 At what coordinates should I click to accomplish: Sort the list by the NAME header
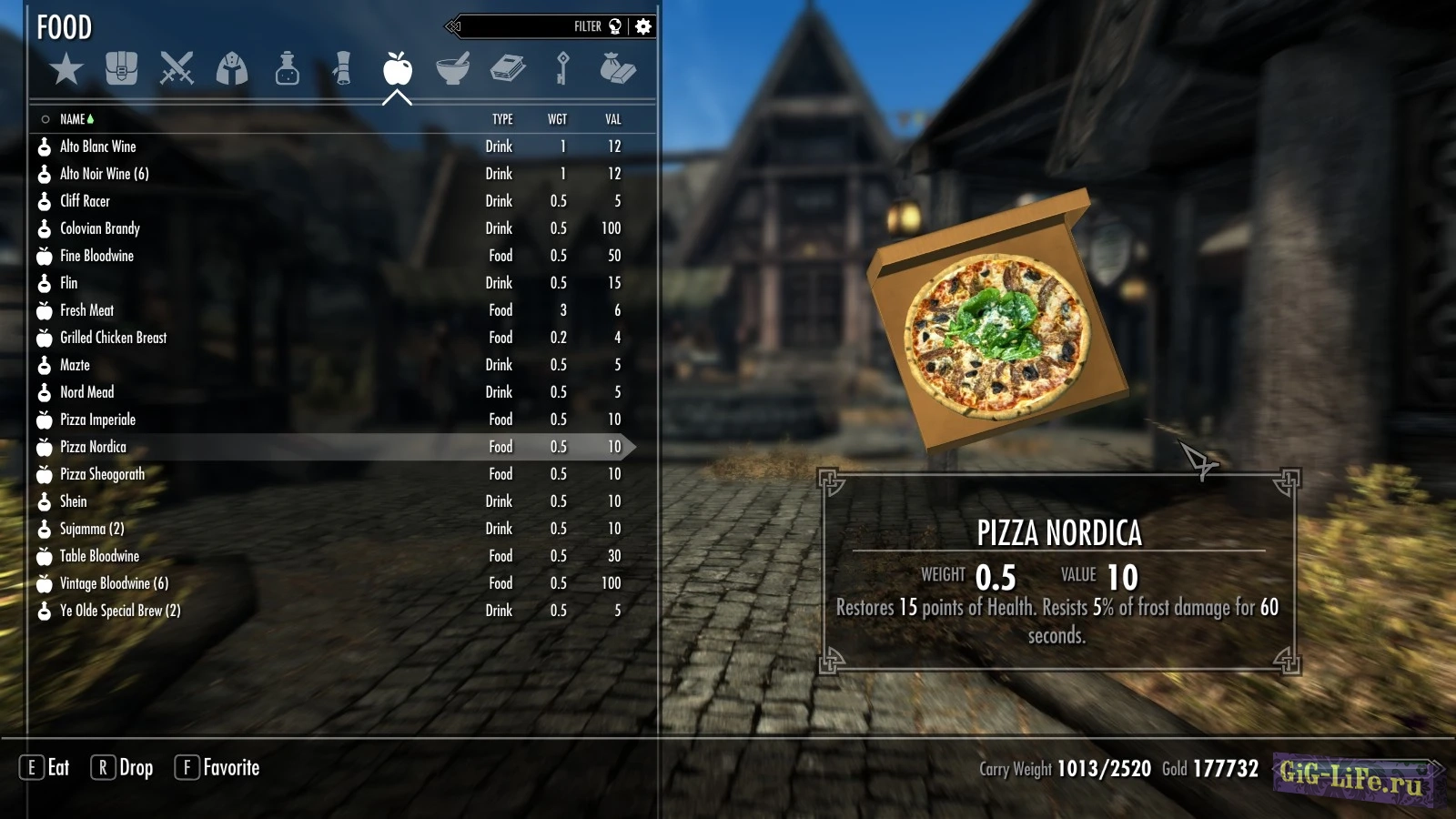[x=73, y=119]
